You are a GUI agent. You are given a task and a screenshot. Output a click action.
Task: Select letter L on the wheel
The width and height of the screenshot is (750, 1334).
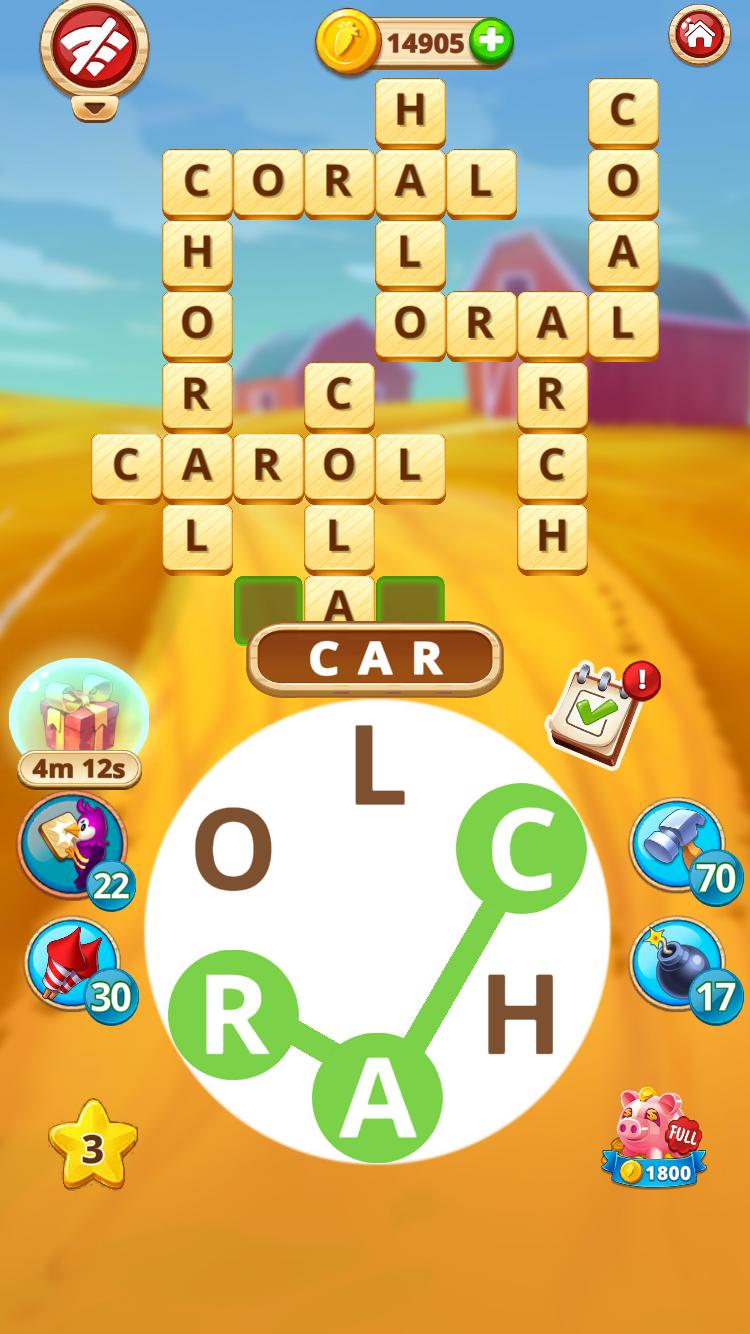[x=378, y=768]
